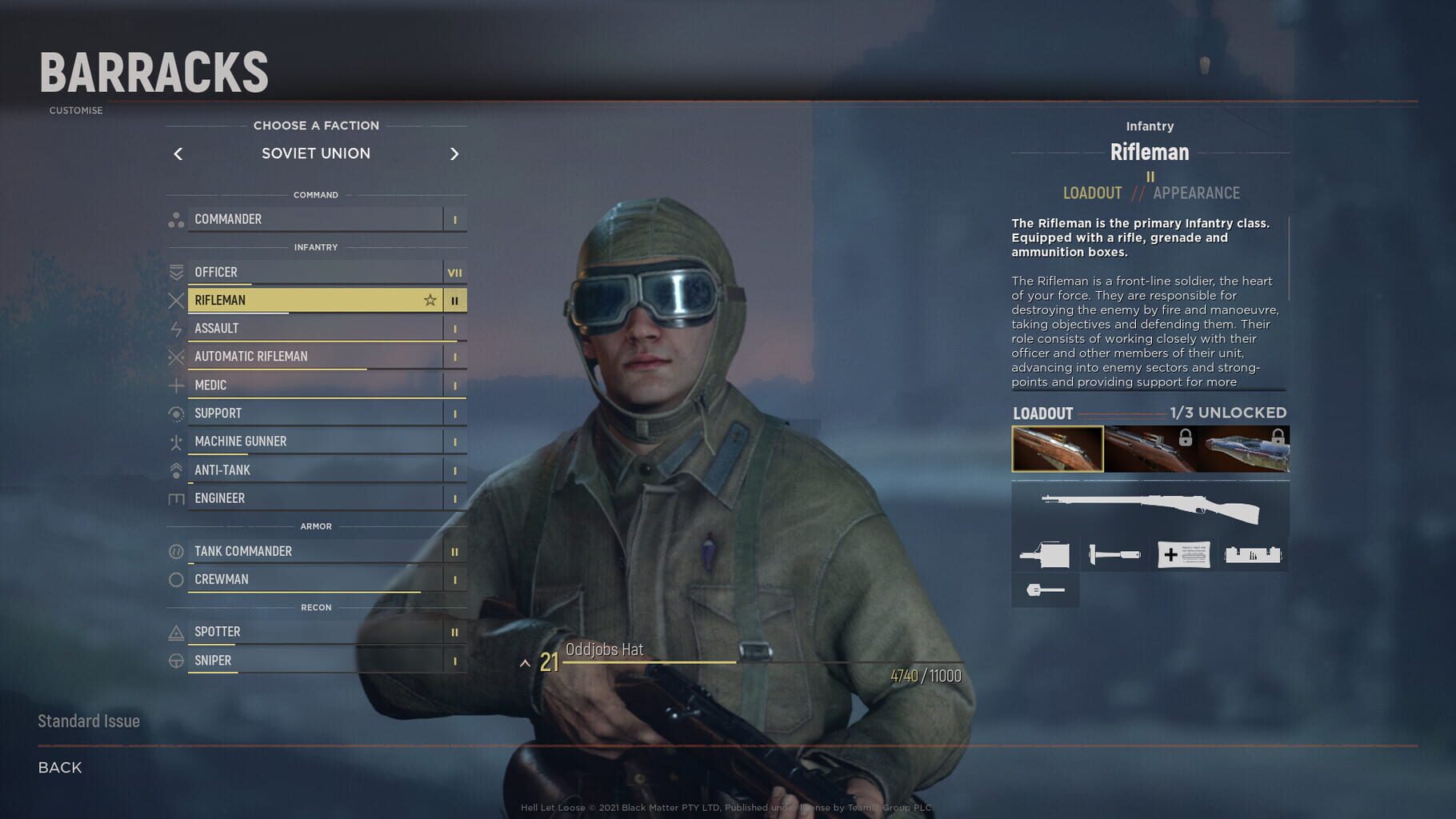Select the Loadout tab

1091,193
